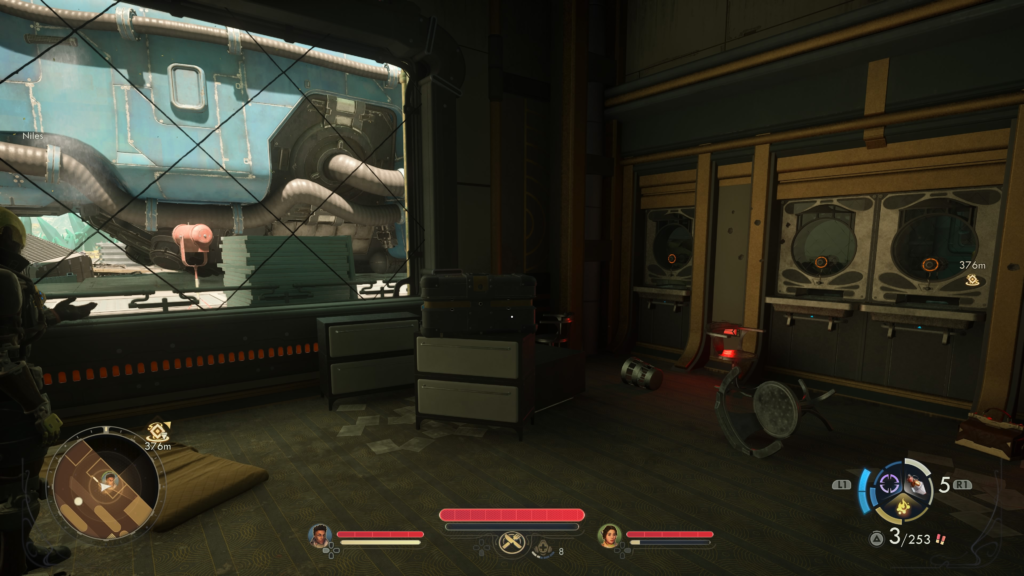Activate the purple crosshair ability
Screen dimensions: 1024x576
point(888,486)
